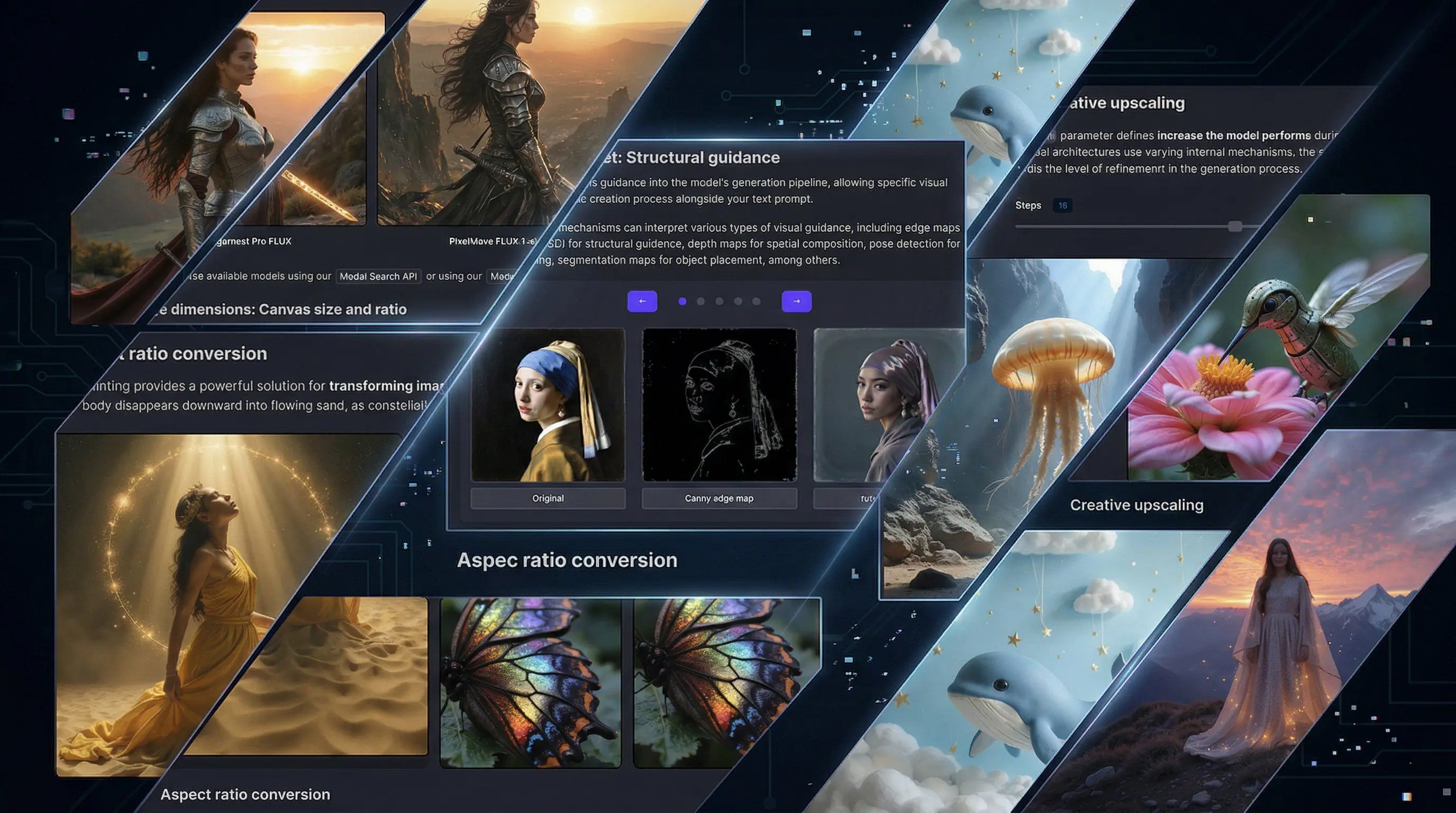The width and height of the screenshot is (1456, 813).
Task: Click the Steps value badge showing 16
Action: [x=1062, y=205]
